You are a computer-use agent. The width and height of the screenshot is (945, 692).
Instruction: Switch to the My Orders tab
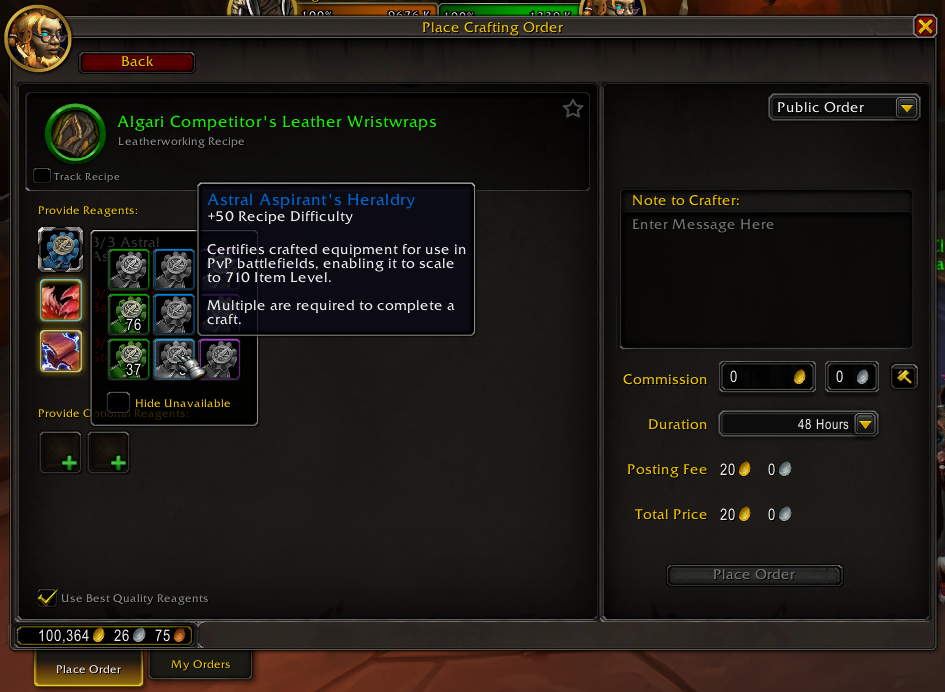[x=200, y=664]
